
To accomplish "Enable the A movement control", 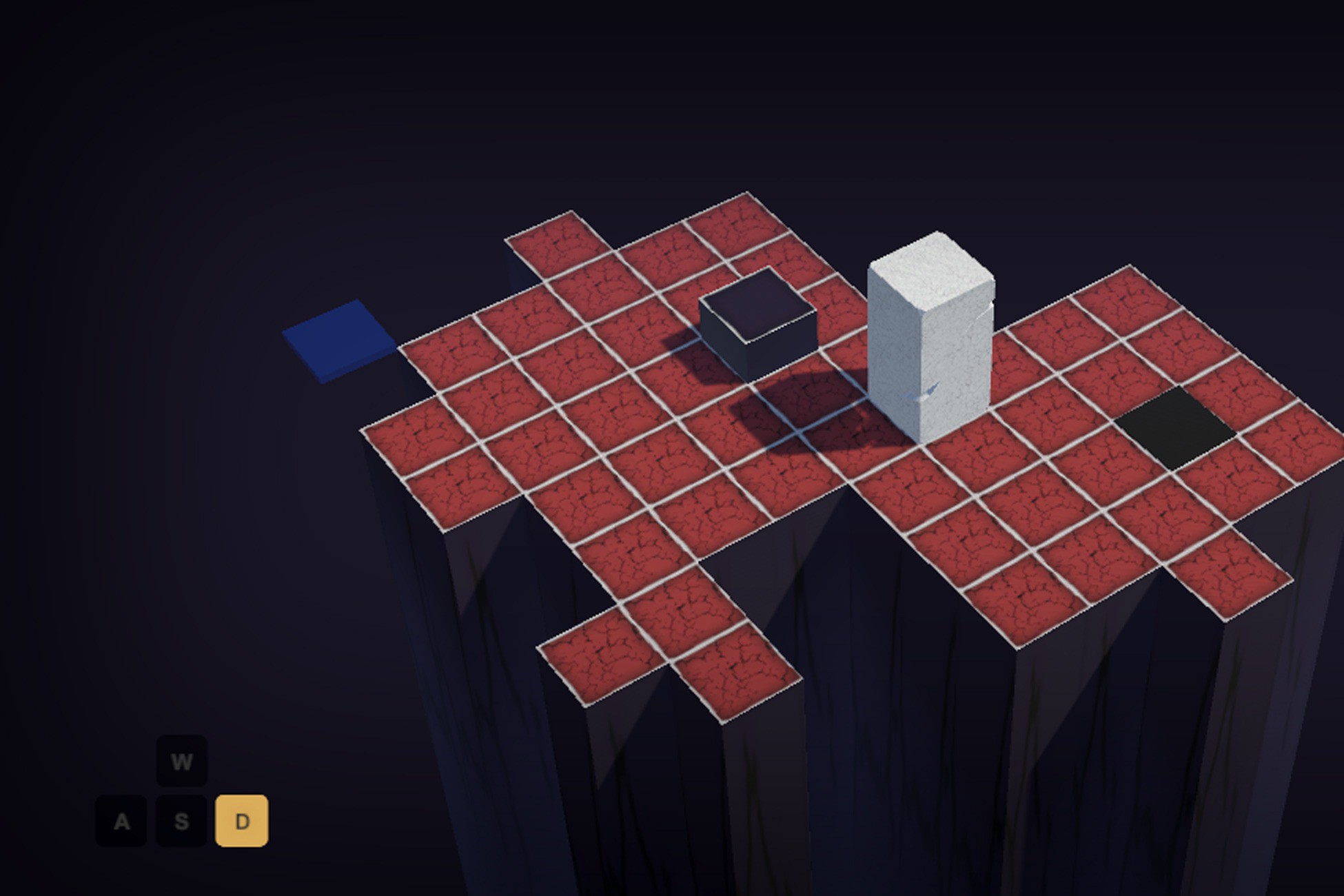I will (x=123, y=820).
